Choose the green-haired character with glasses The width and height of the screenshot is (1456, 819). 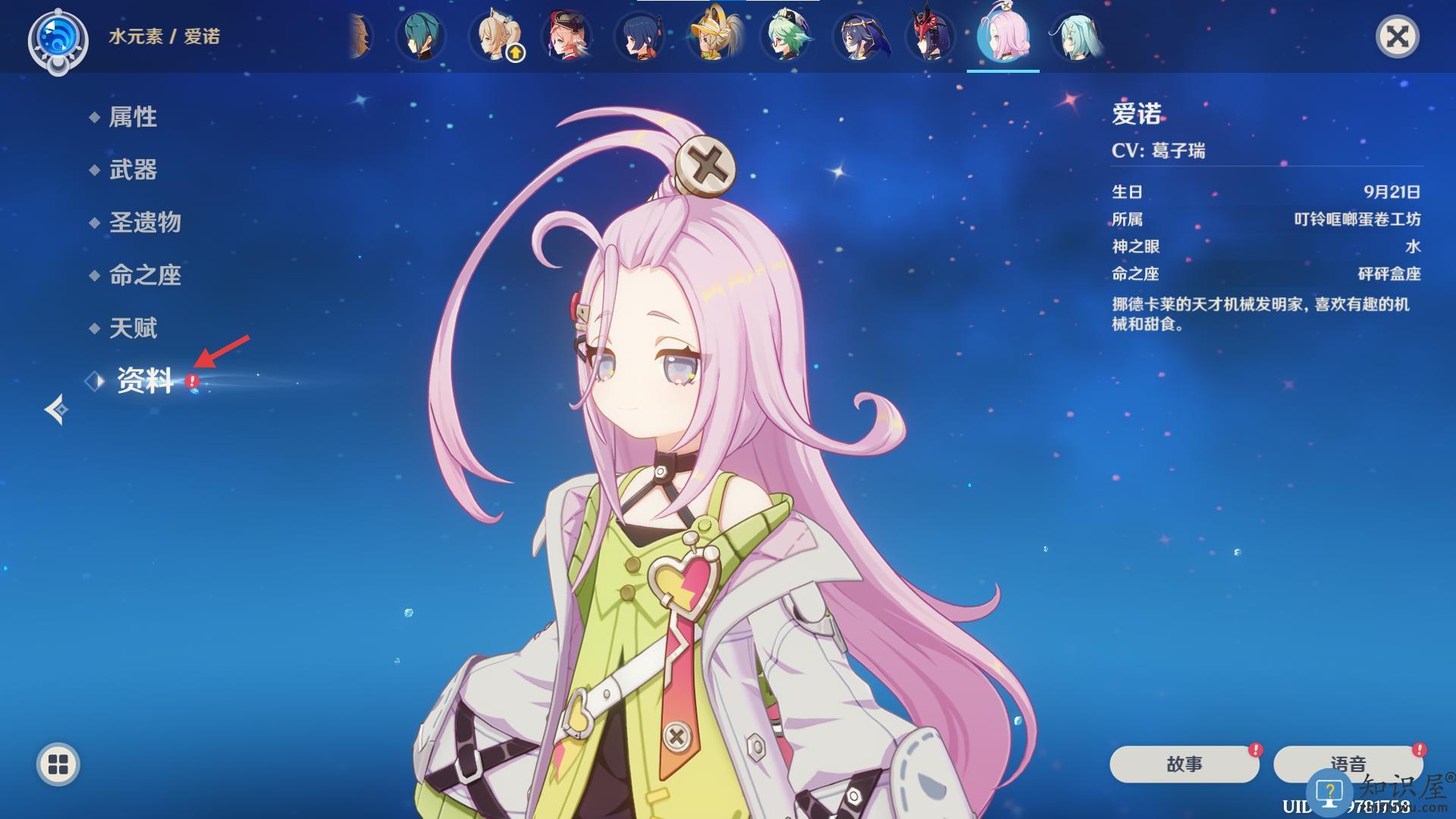point(788,36)
